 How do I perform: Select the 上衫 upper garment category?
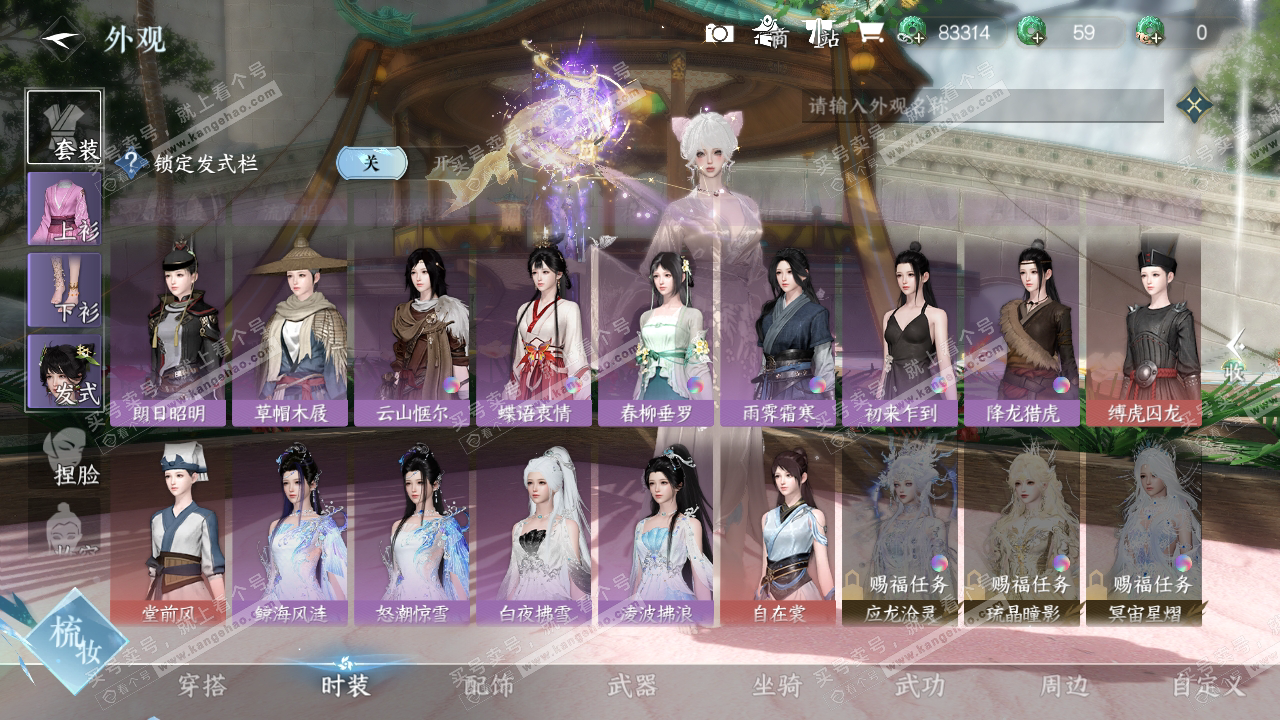click(x=64, y=208)
